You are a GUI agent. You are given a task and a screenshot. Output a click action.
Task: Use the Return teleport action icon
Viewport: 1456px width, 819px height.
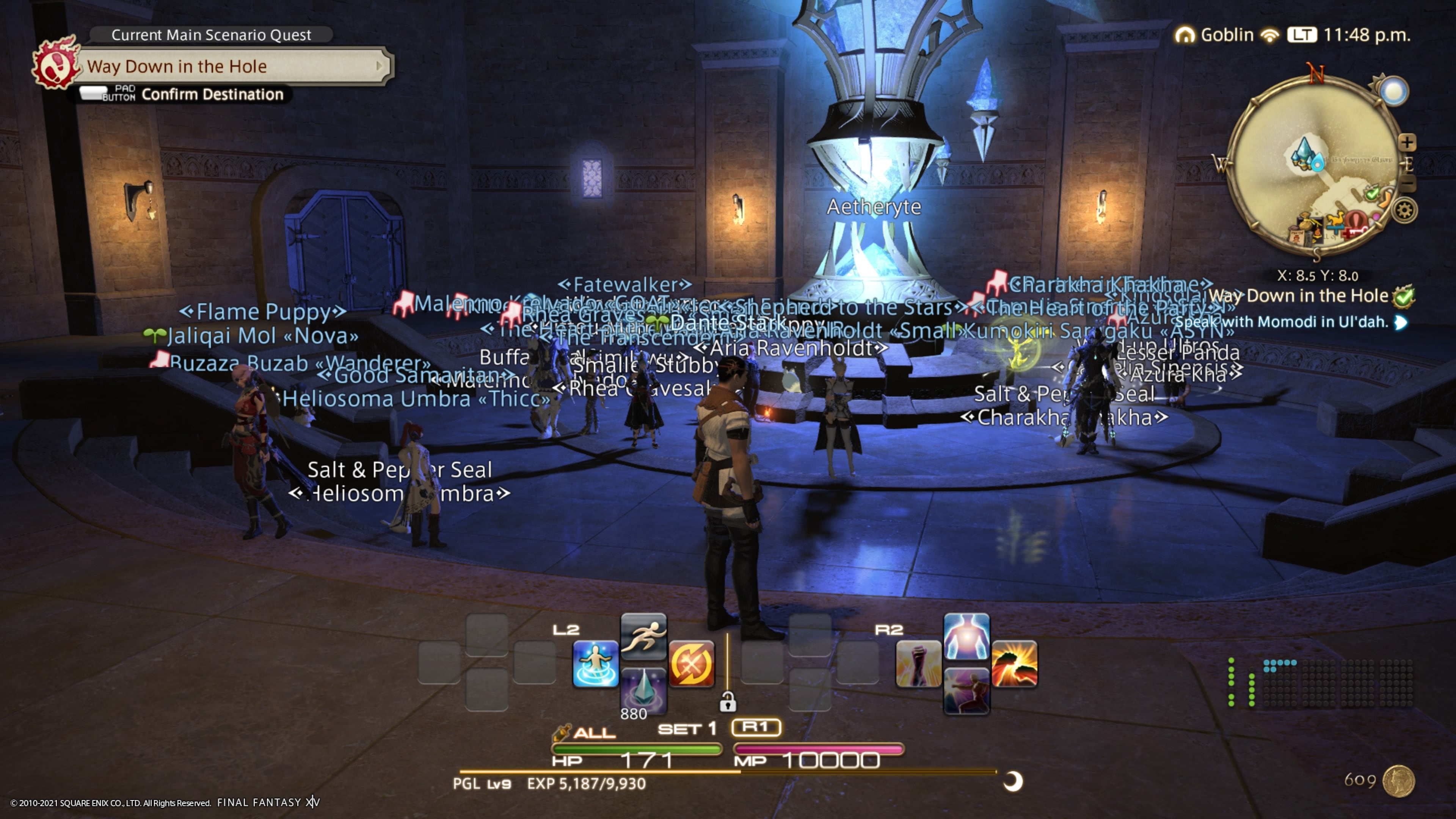pyautogui.click(x=595, y=664)
